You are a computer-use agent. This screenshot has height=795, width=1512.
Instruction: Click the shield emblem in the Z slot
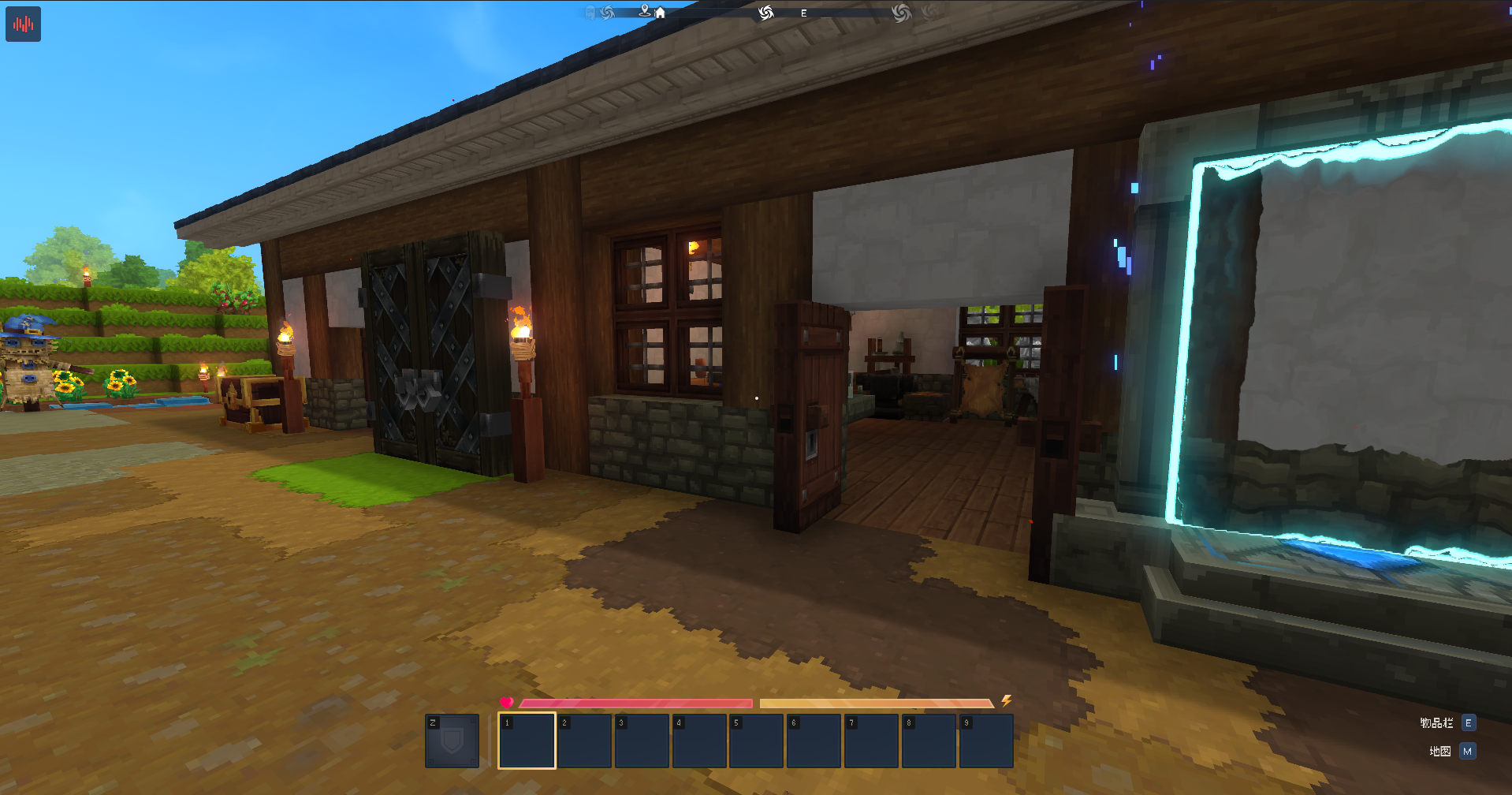451,741
